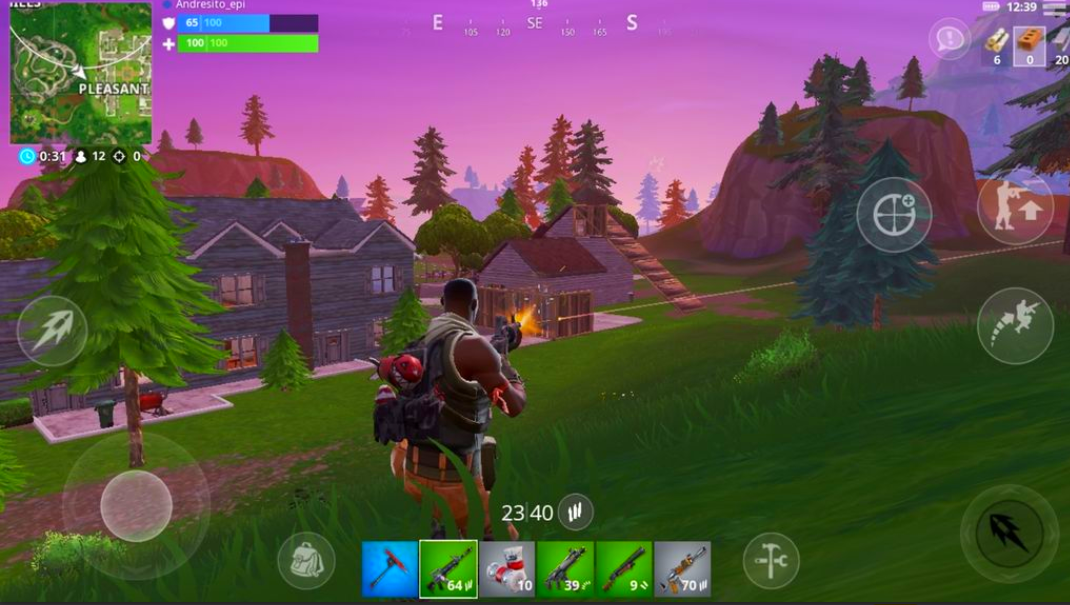1070x605 pixels.
Task: Equip the shotgun with 9 shells
Action: 624,569
